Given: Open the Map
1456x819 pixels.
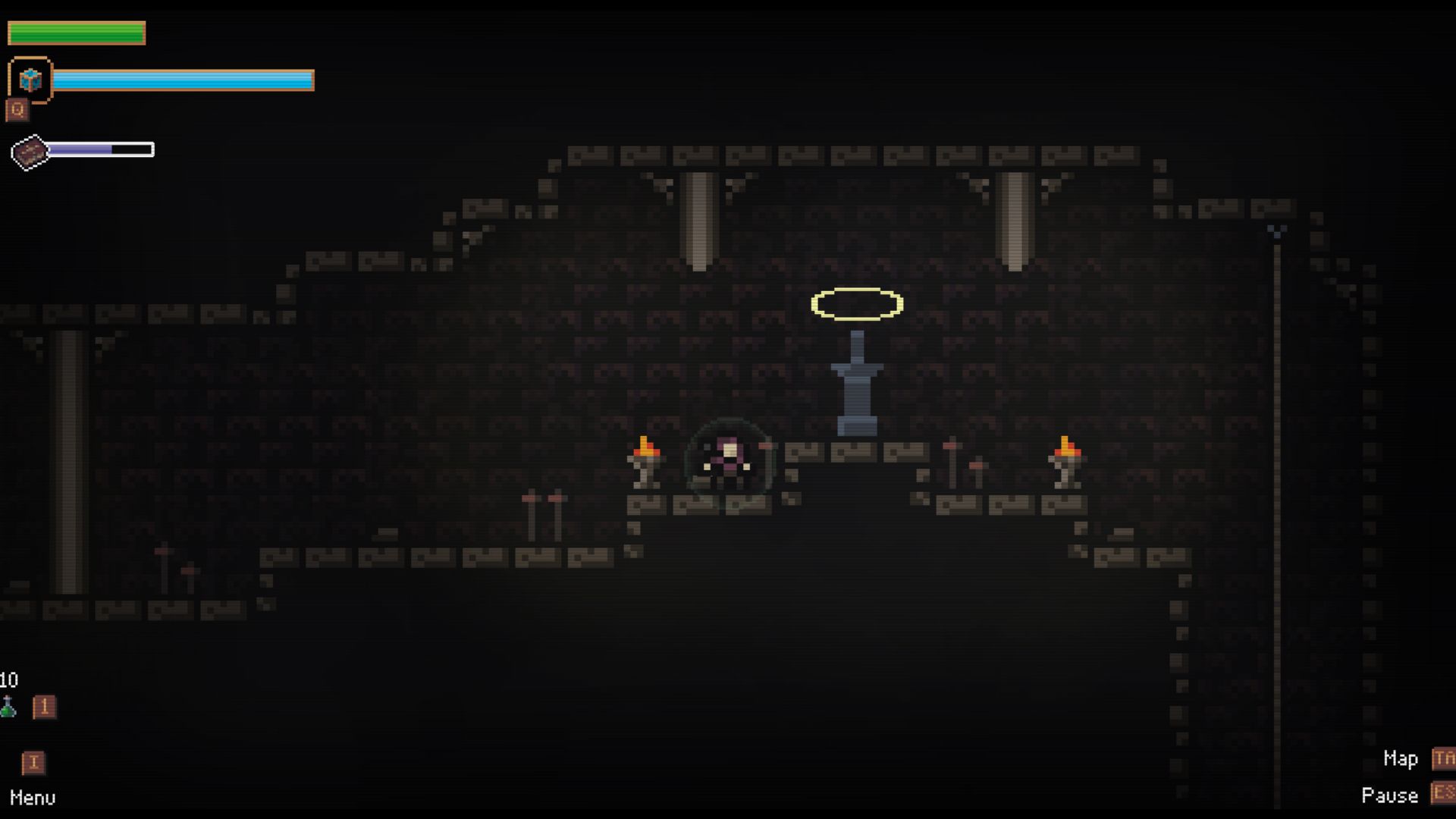Looking at the screenshot, I should pyautogui.click(x=1400, y=758).
